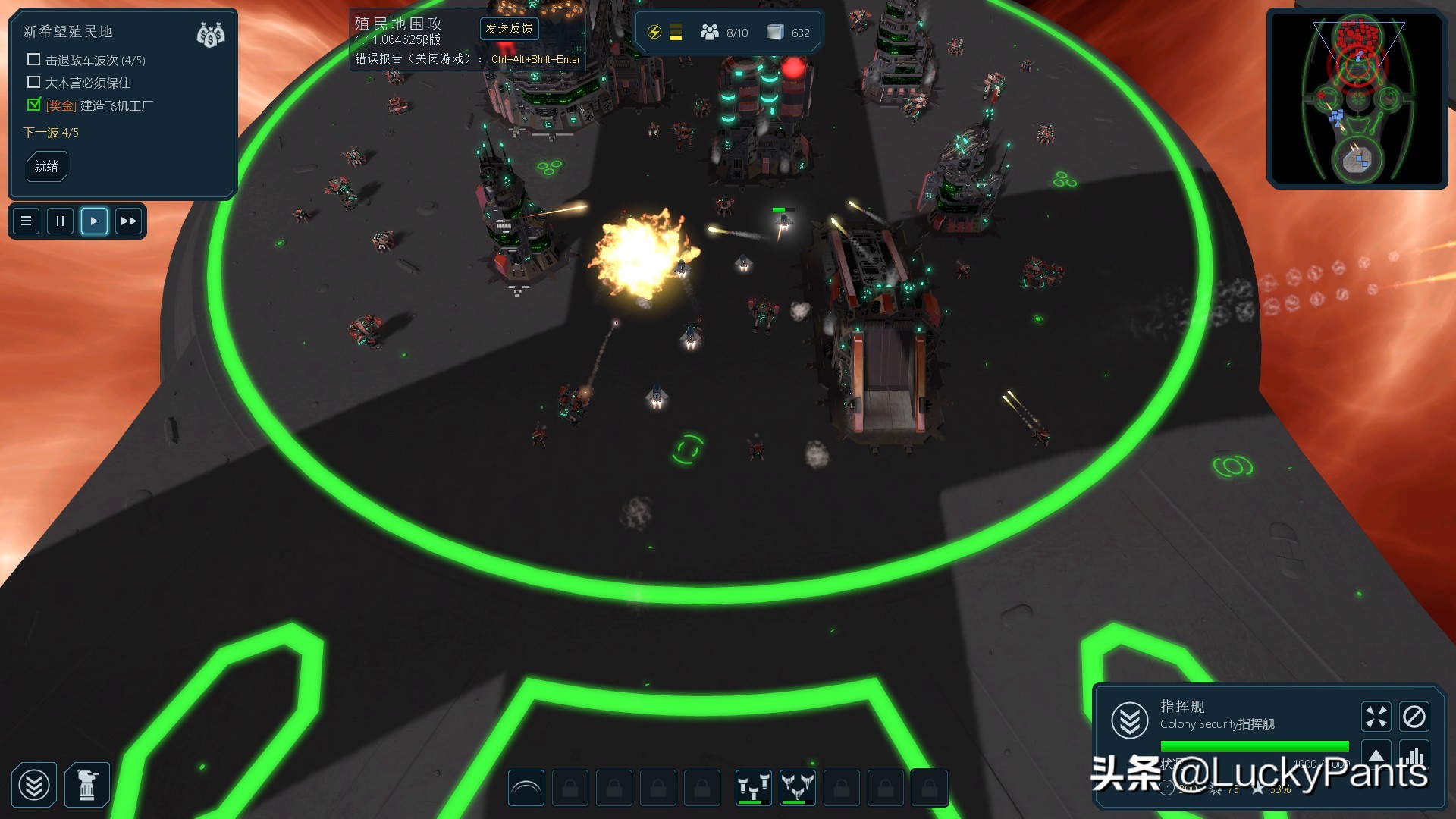Activate the arc shield ability slot
Viewport: 1456px width, 819px height.
click(526, 789)
